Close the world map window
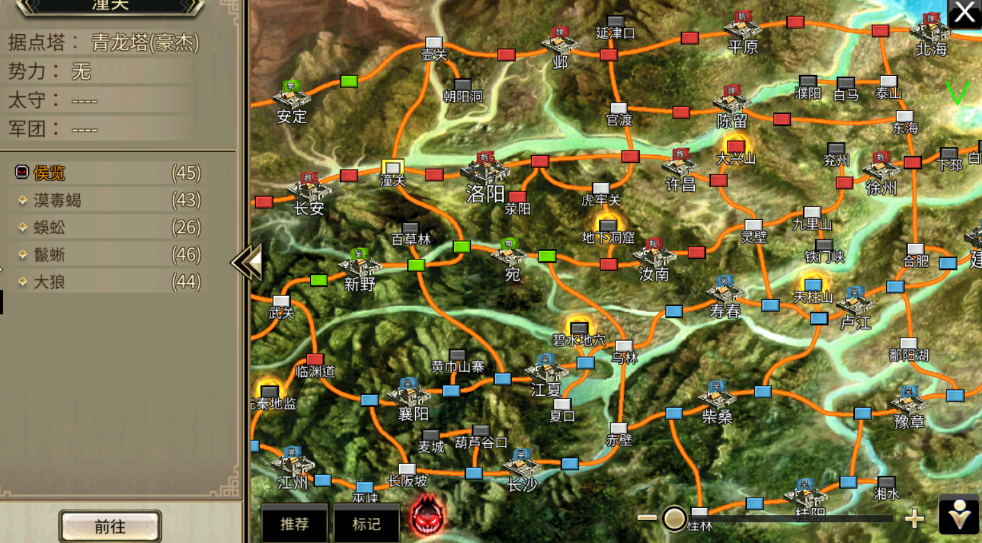Image resolution: width=982 pixels, height=543 pixels. click(x=964, y=13)
